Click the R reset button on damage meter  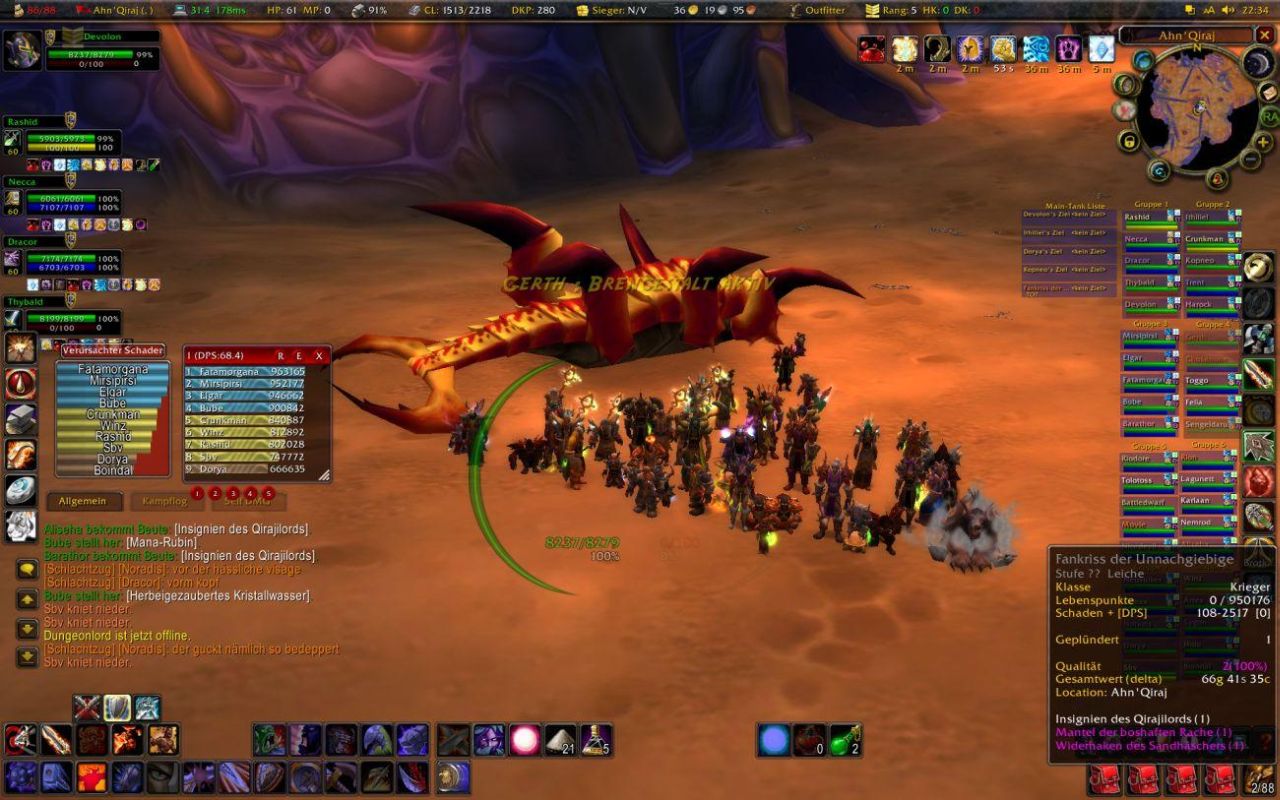click(281, 355)
